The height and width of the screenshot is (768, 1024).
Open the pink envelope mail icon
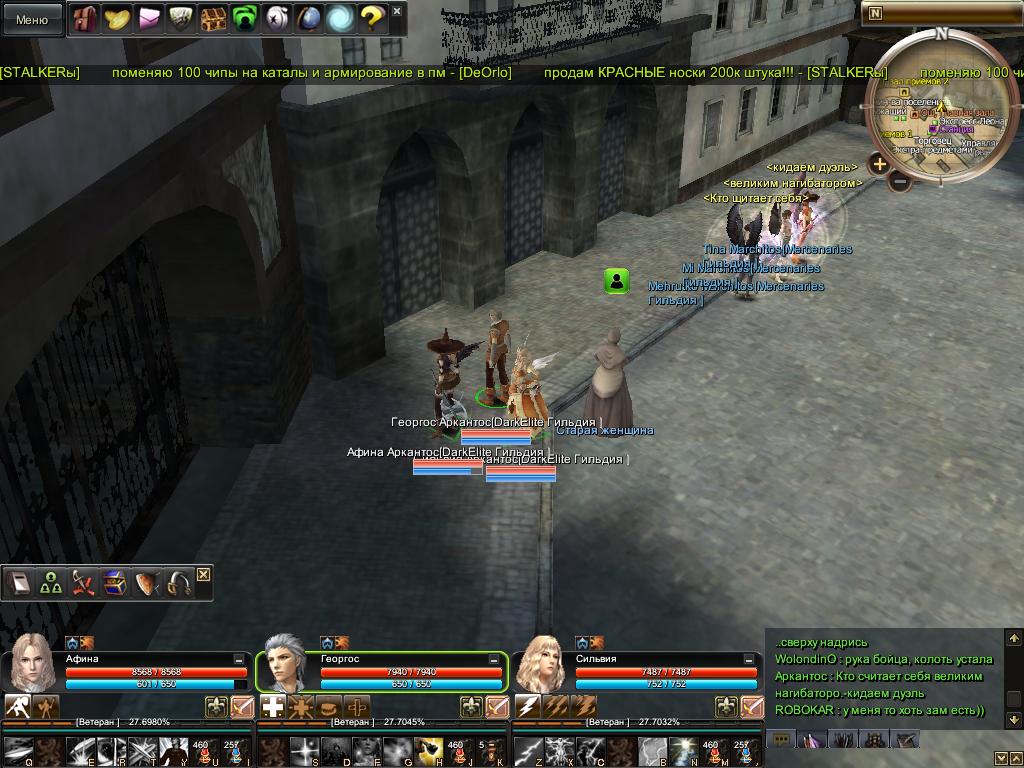(150, 18)
